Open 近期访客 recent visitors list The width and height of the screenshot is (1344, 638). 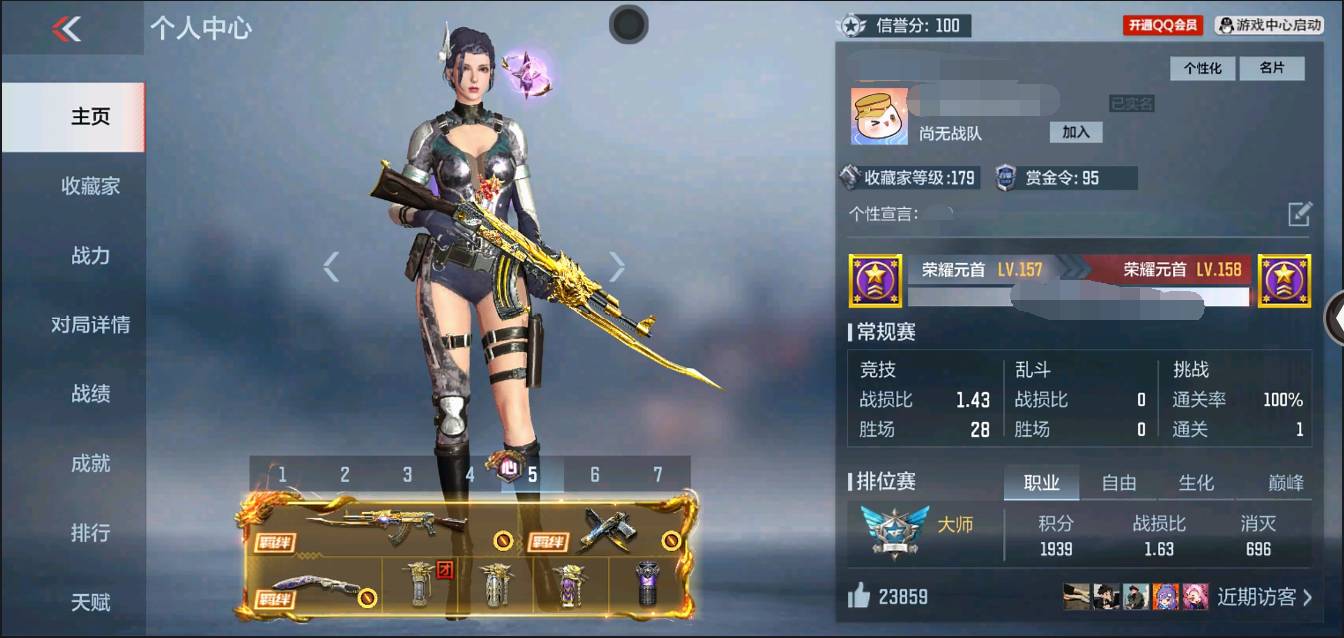[1264, 597]
